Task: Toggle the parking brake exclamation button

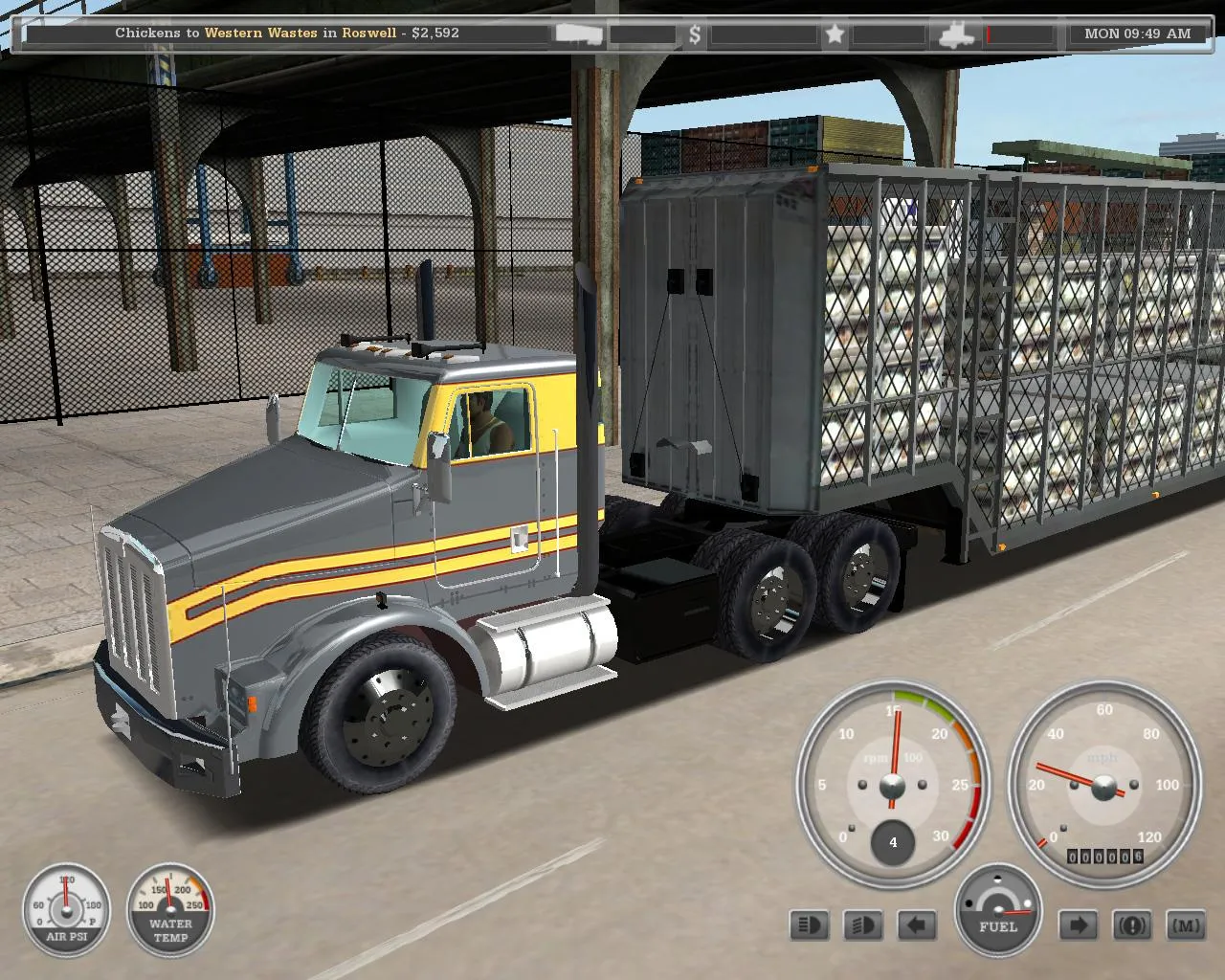Action: (1132, 925)
